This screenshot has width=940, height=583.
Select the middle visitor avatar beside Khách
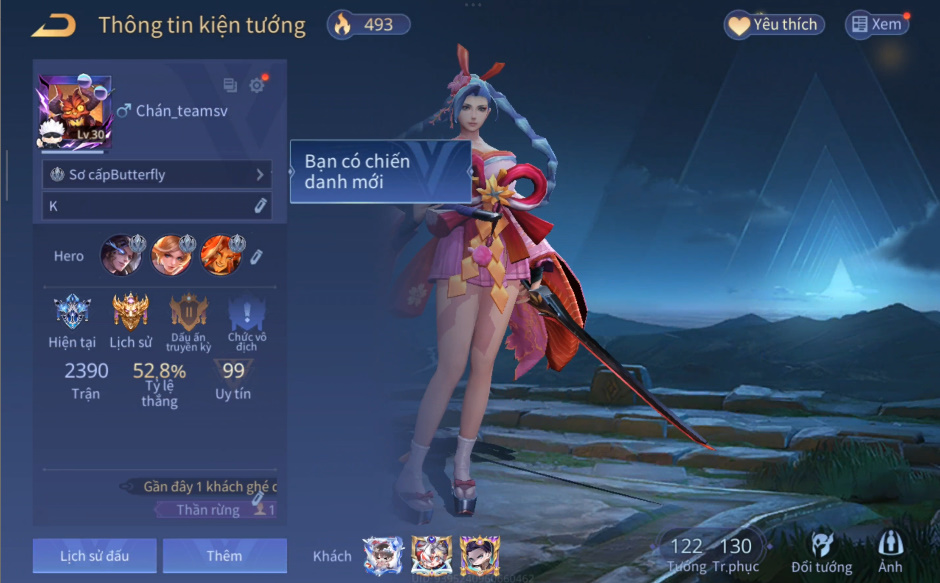click(x=431, y=553)
